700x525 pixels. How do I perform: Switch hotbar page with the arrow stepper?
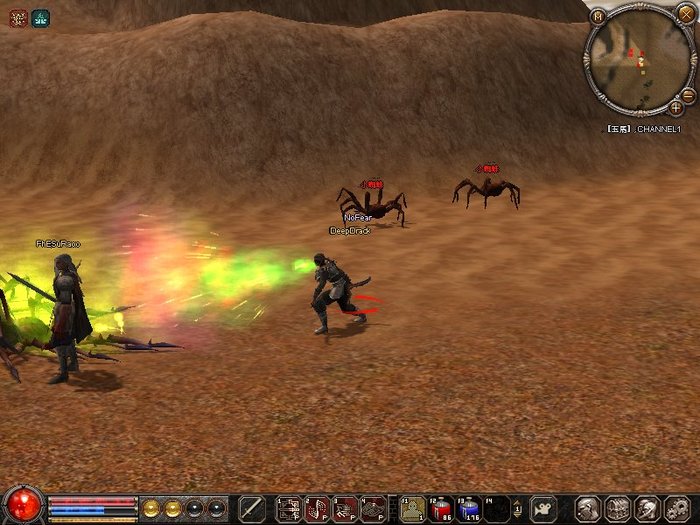tap(518, 509)
